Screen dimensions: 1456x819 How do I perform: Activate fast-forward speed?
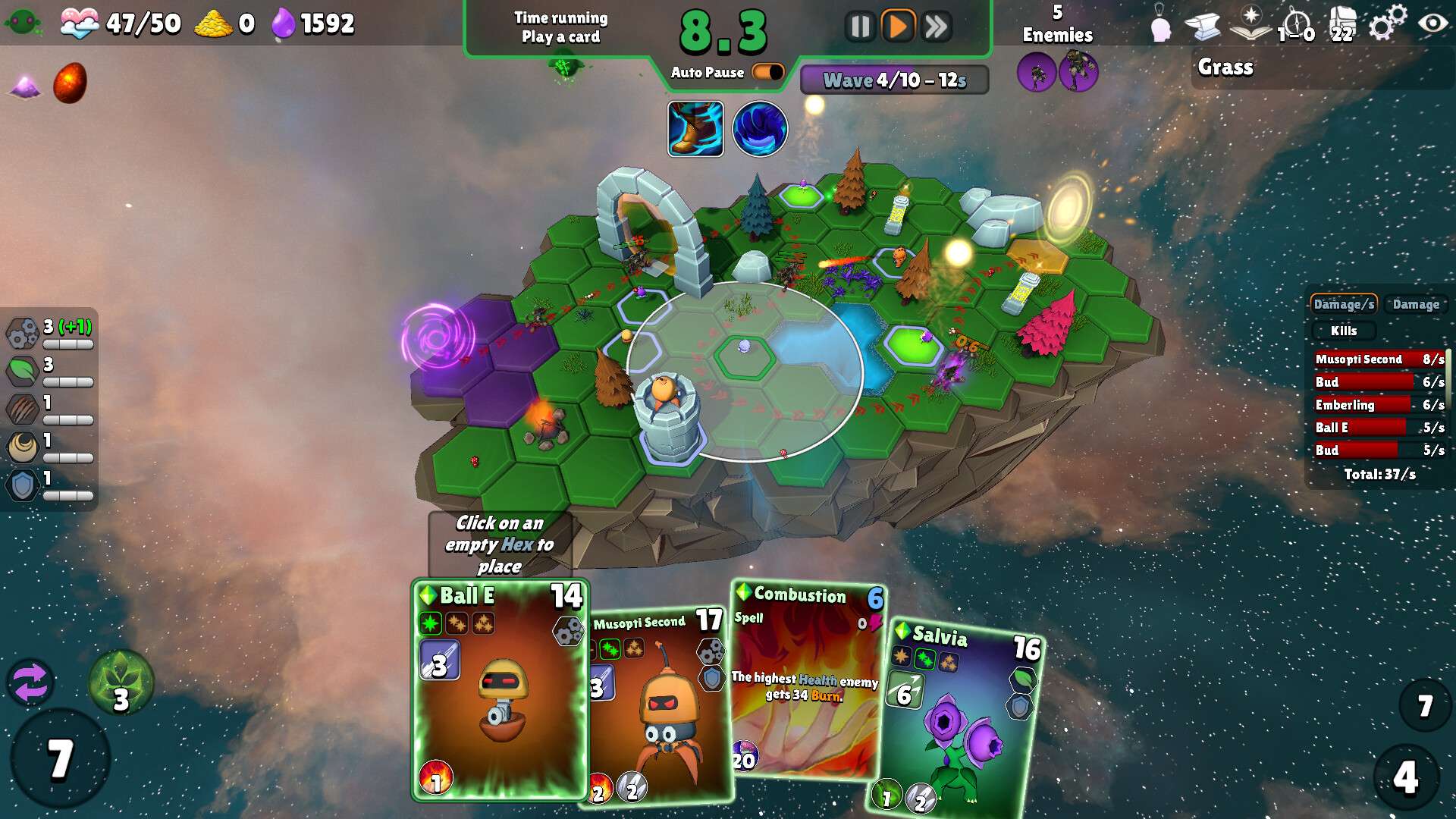[x=937, y=27]
